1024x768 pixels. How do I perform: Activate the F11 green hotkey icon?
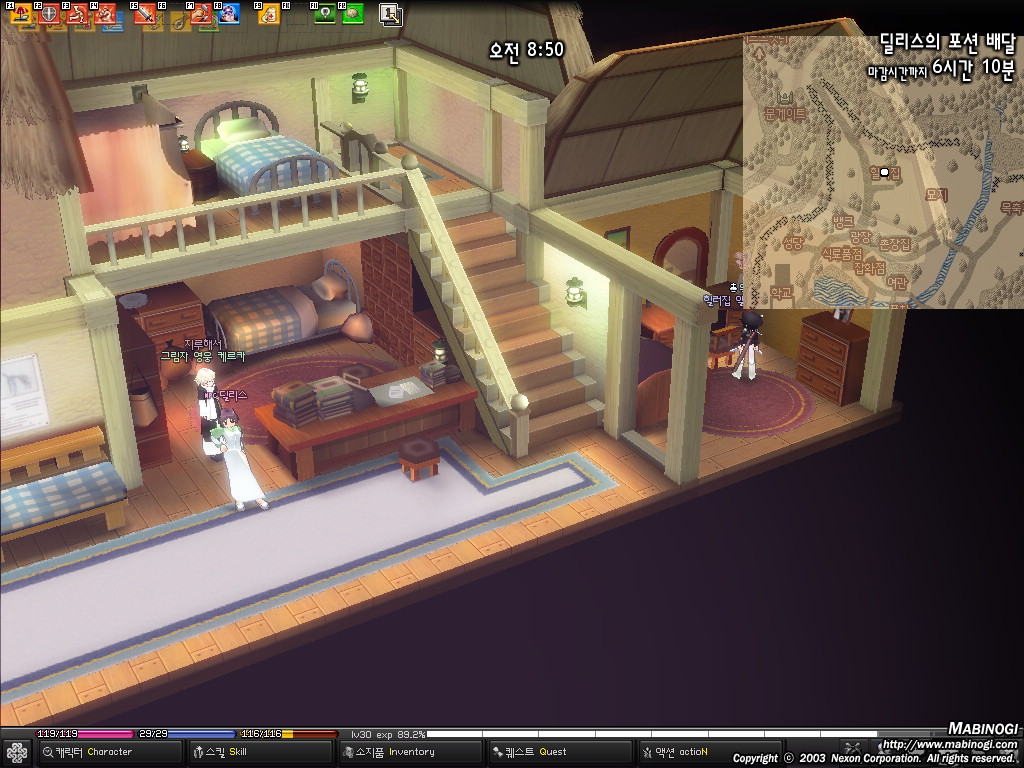click(x=325, y=14)
